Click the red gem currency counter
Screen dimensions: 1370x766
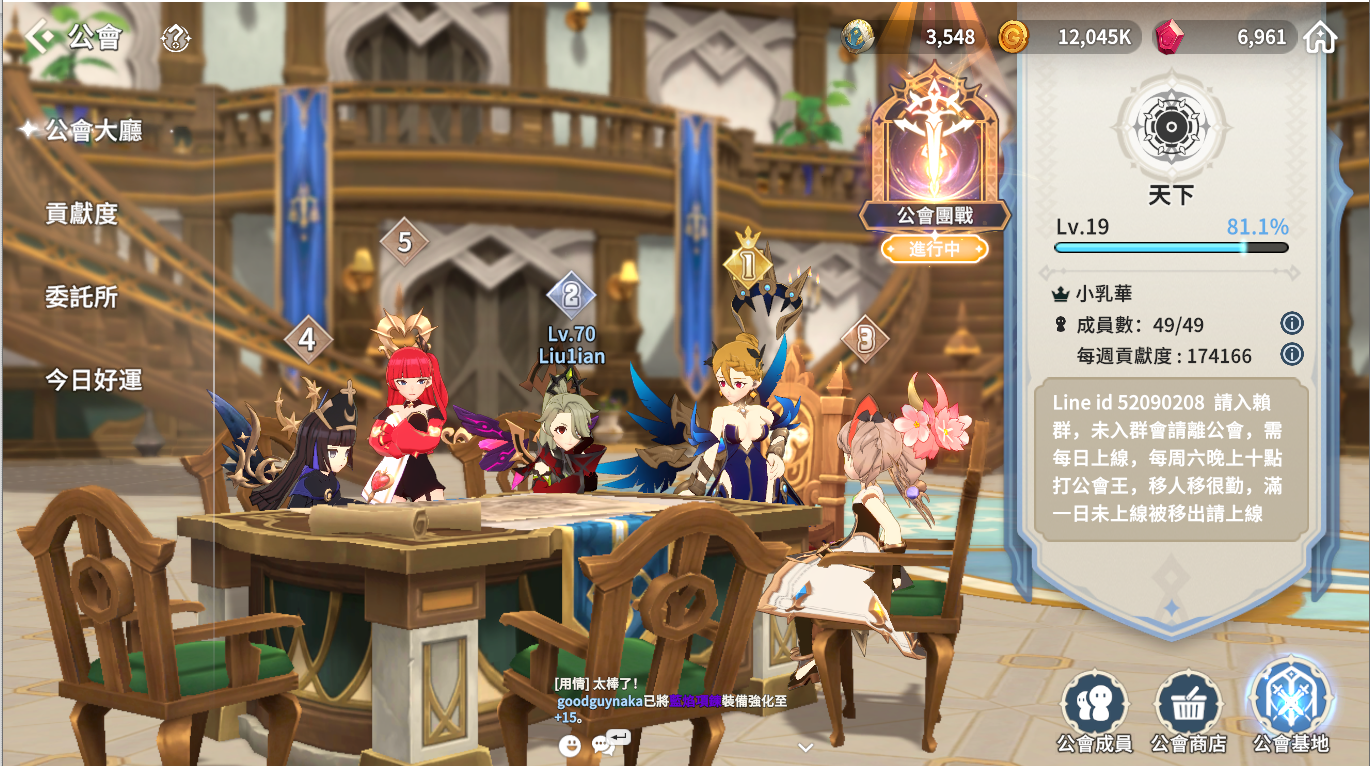[1225, 38]
